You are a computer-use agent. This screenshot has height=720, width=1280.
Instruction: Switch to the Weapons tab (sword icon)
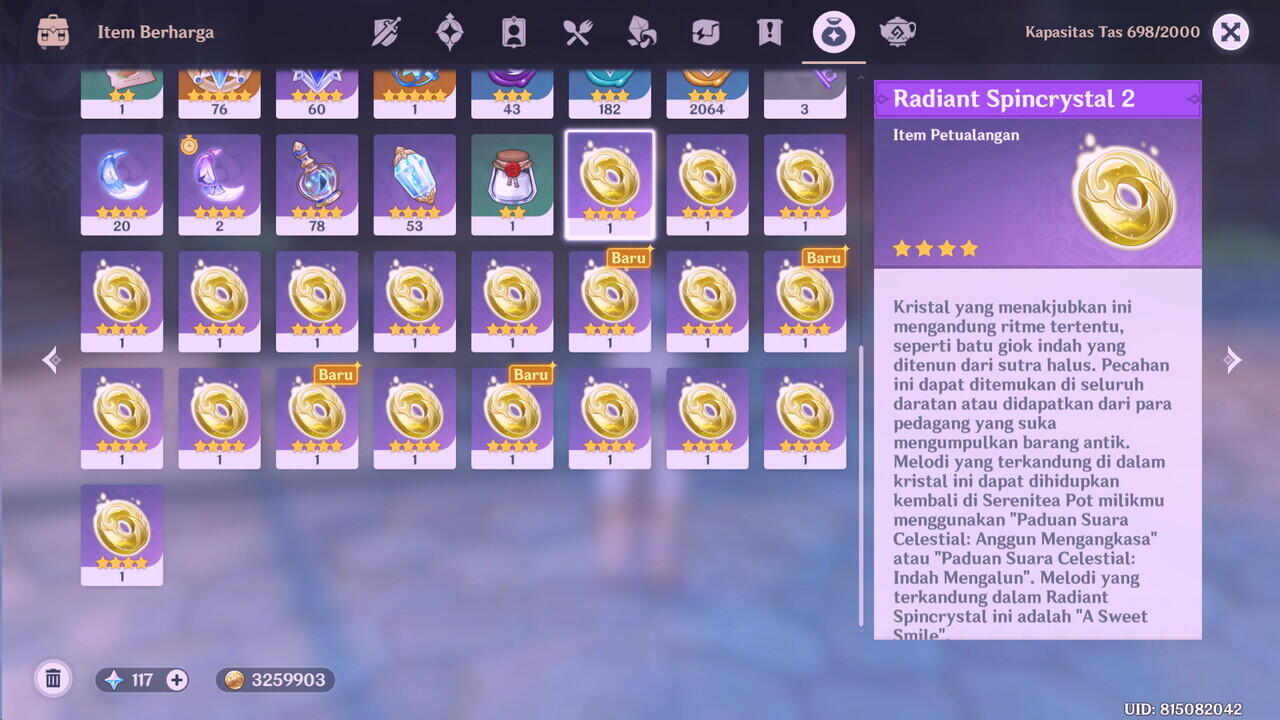(x=386, y=32)
